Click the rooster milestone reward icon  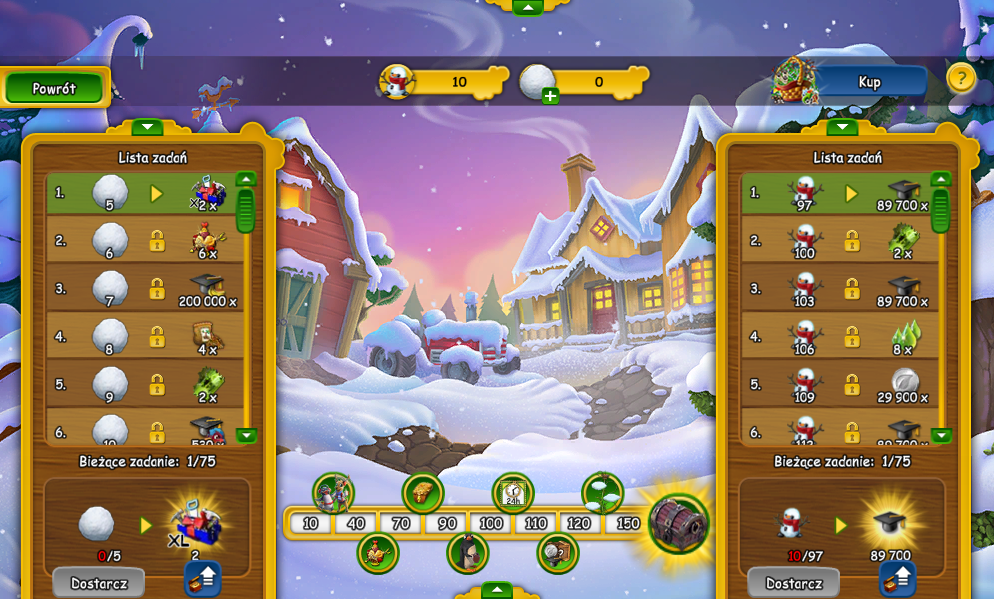coord(378,553)
